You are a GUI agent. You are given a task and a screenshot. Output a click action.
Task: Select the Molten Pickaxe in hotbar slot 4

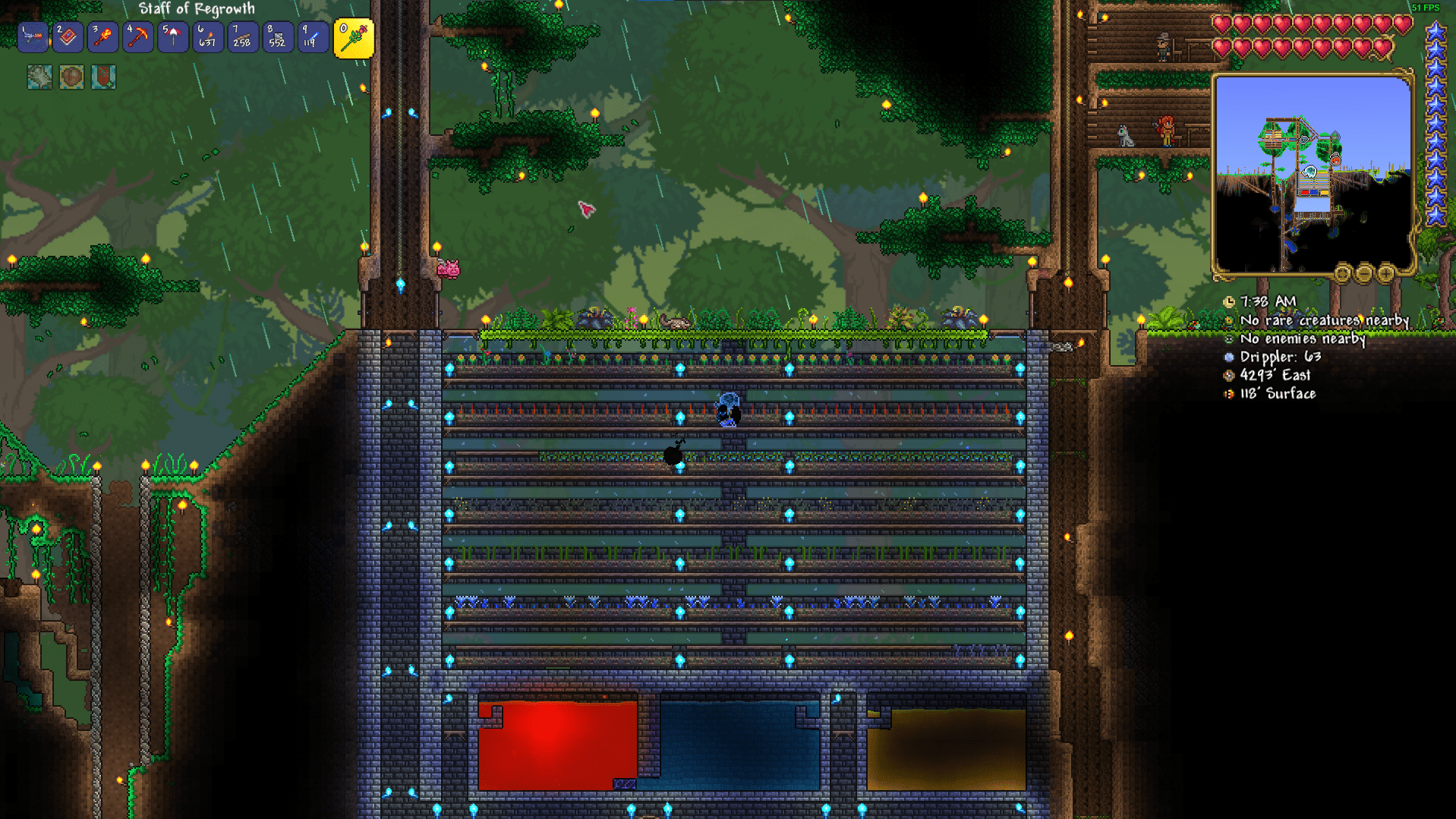(x=137, y=36)
